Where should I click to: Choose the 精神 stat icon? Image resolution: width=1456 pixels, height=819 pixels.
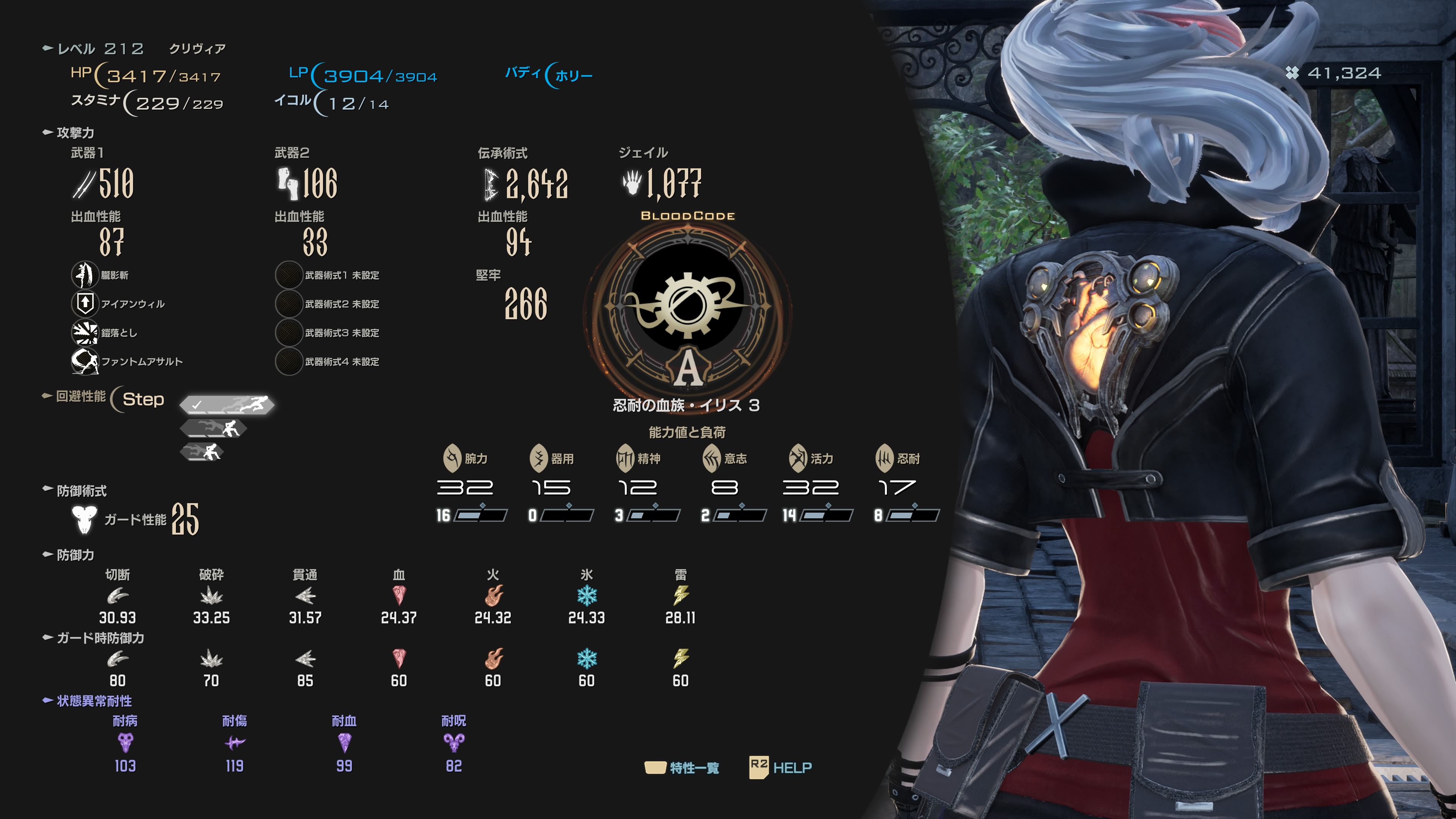pyautogui.click(x=625, y=458)
